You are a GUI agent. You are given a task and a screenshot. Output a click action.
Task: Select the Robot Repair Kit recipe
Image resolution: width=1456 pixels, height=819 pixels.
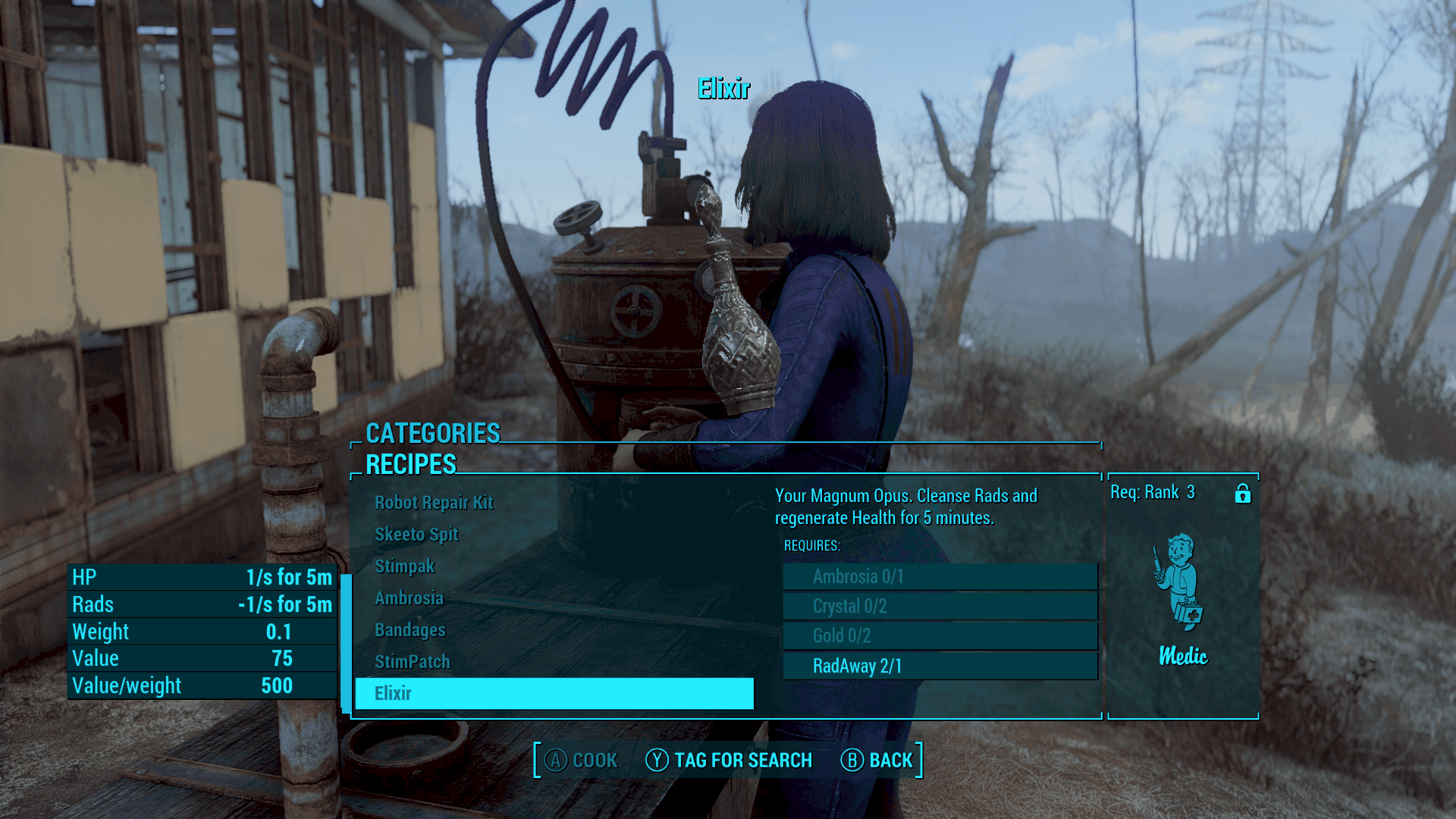coord(434,503)
